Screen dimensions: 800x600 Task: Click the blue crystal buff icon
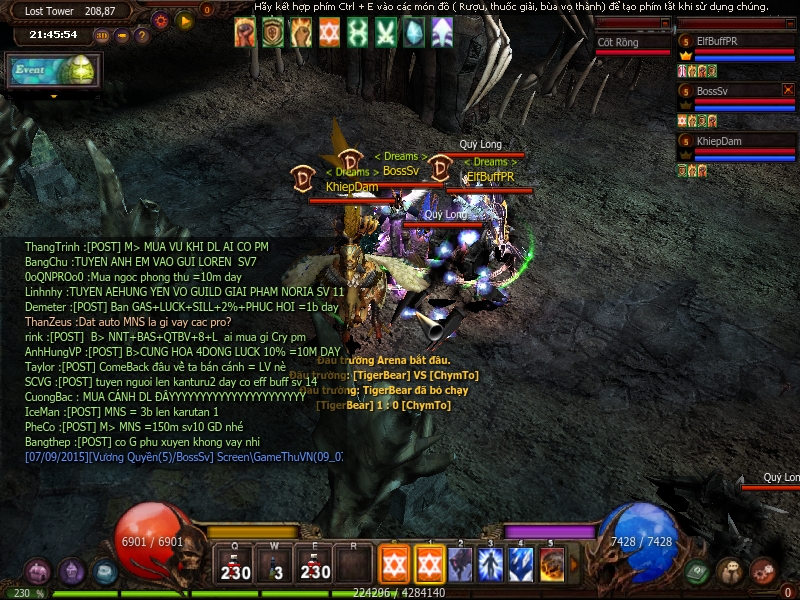(414, 33)
